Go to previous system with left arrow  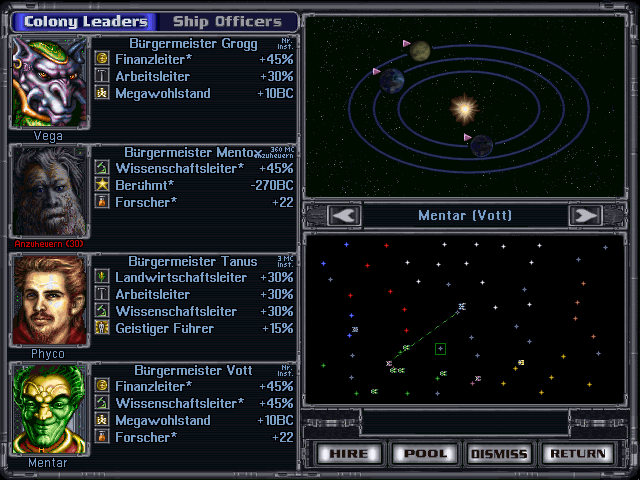[345, 215]
